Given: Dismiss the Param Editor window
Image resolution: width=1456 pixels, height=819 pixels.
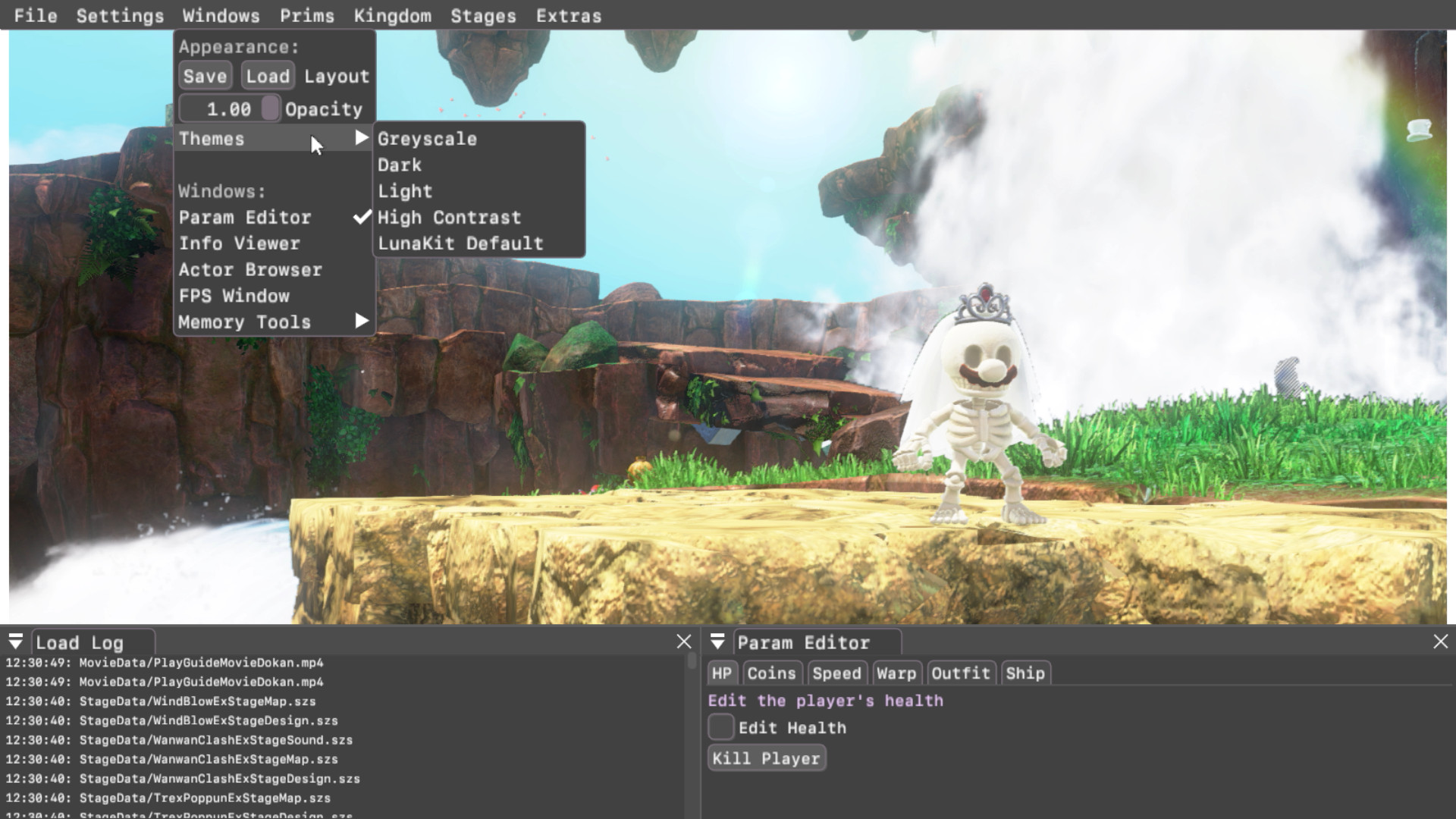Looking at the screenshot, I should (1440, 641).
